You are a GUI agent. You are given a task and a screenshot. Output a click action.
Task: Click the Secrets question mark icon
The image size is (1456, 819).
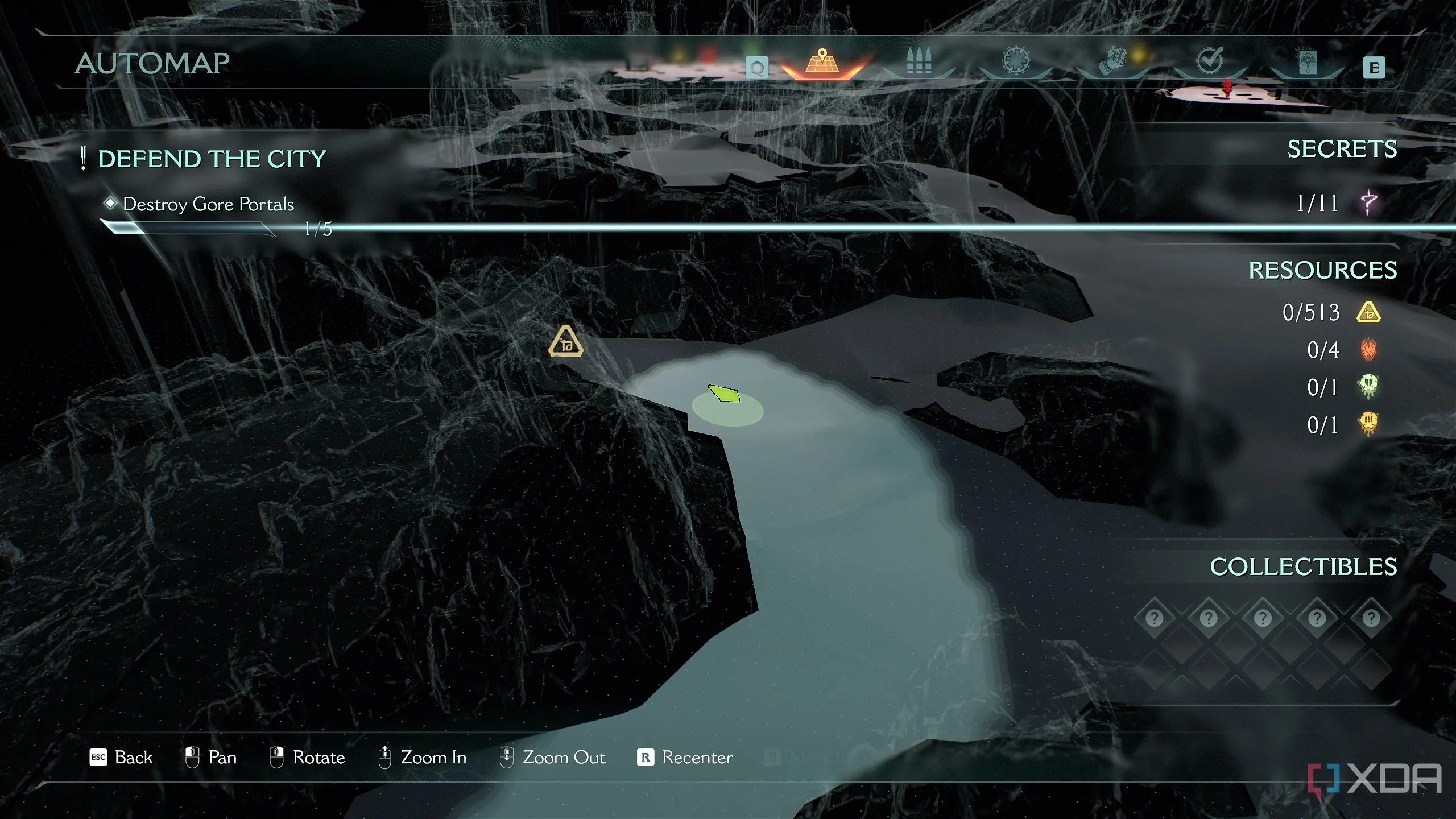point(1369,203)
